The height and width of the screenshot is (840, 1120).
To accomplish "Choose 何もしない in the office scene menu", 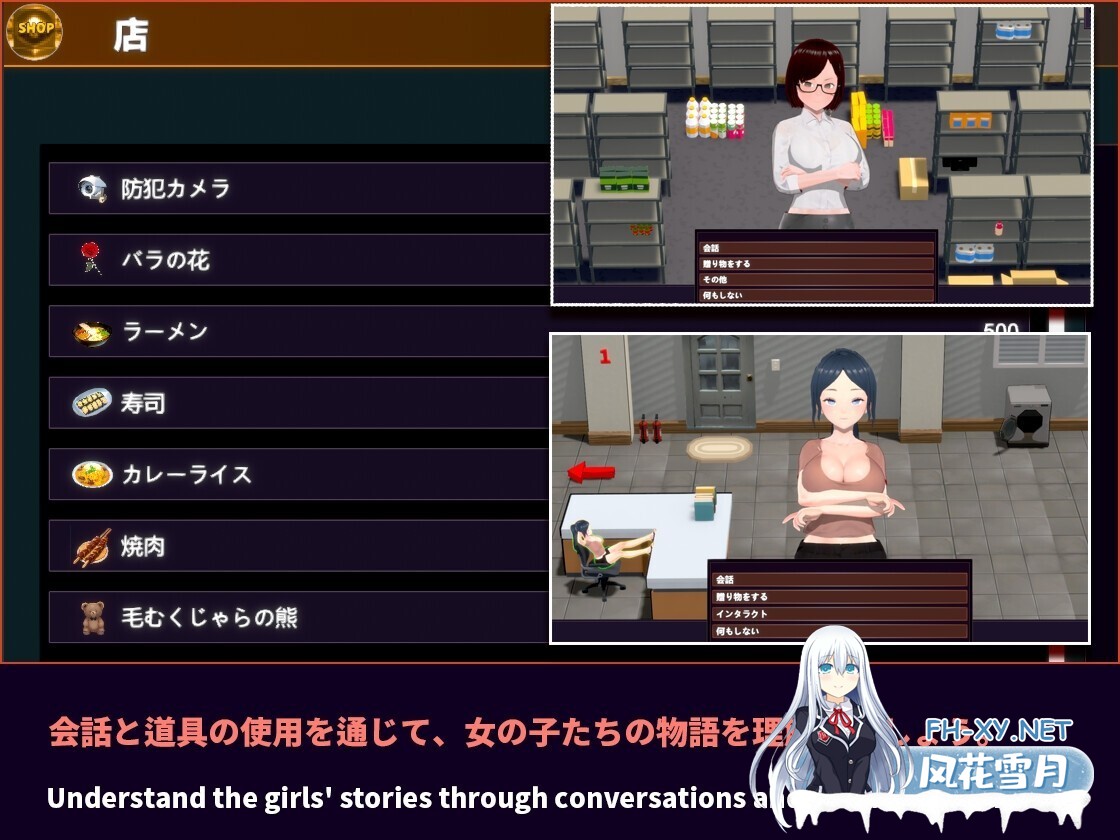I will tap(839, 631).
